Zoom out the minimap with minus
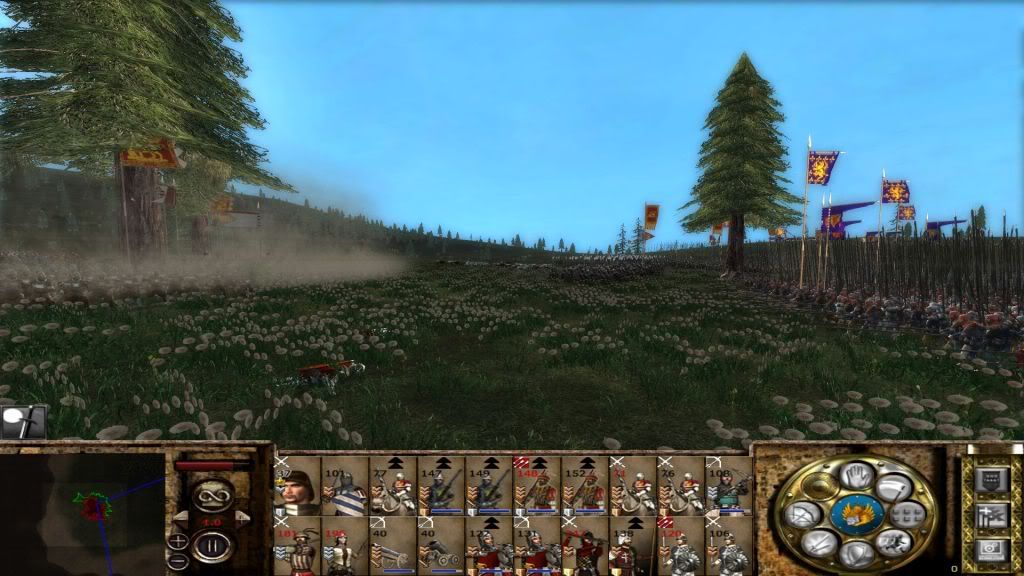The height and width of the screenshot is (576, 1024). pos(178,561)
